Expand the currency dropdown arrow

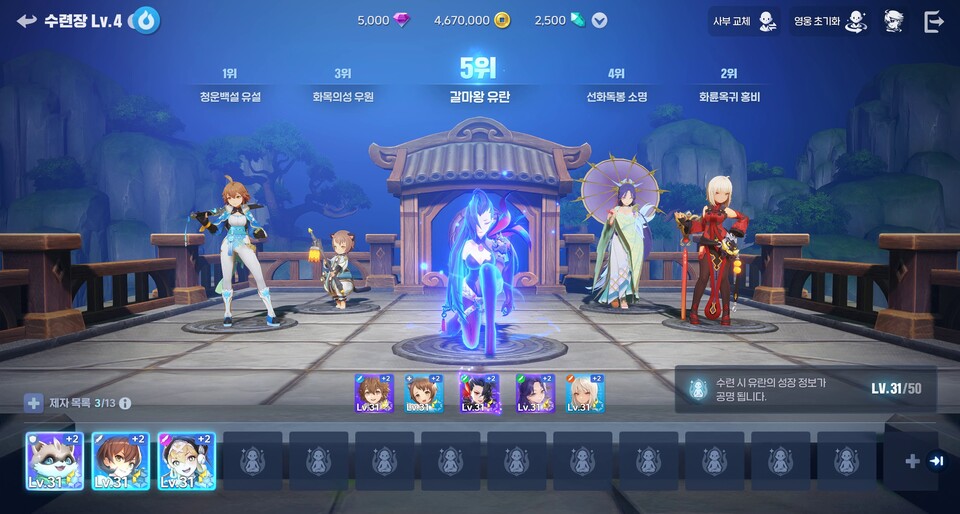click(599, 20)
